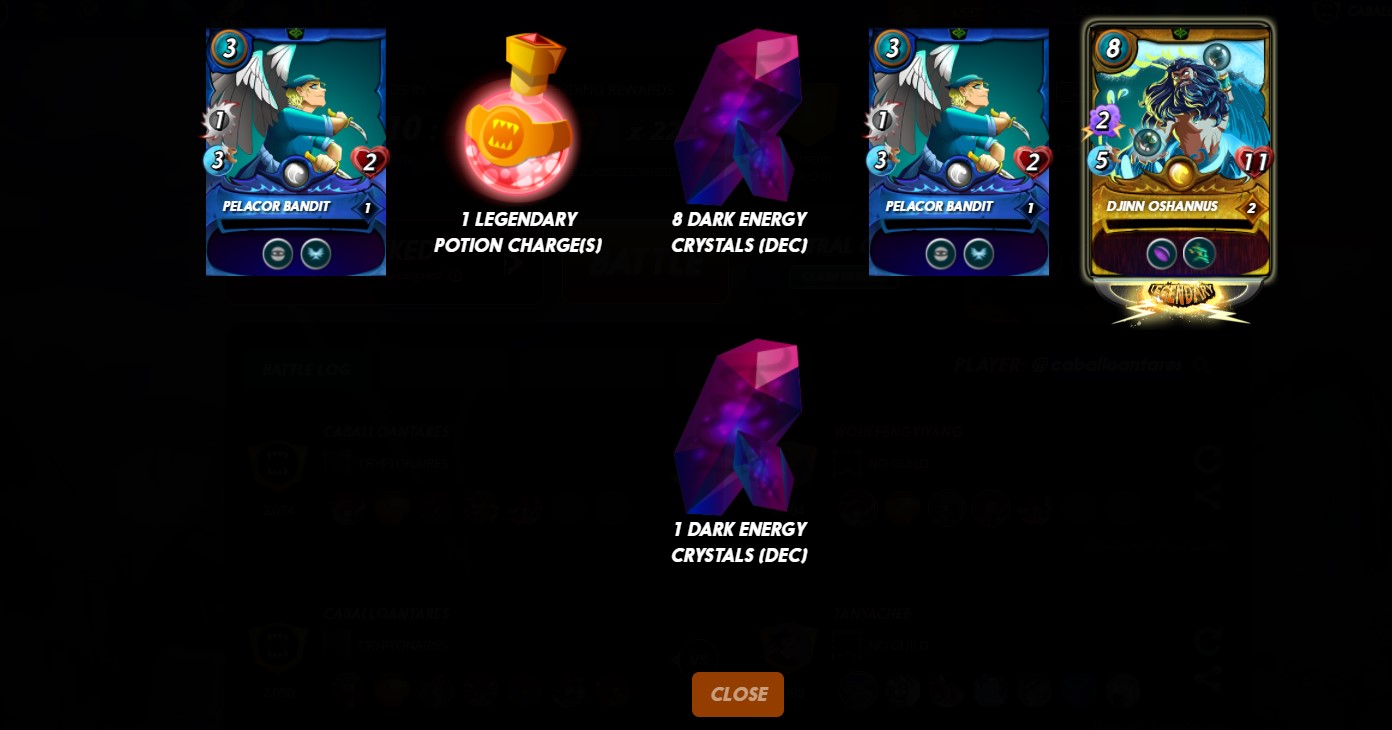This screenshot has height=730, width=1392.
Task: Open the BATTLE LOG tab
Action: 306,369
